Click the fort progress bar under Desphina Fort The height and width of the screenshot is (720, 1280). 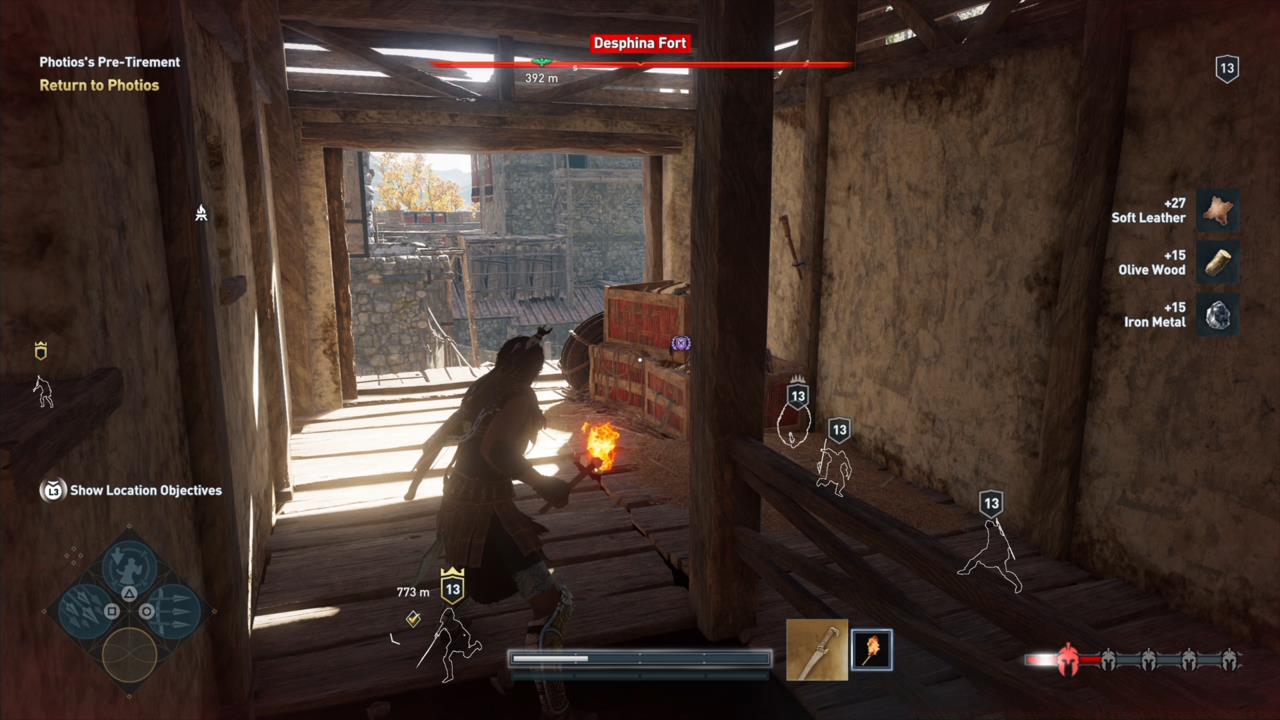click(x=640, y=64)
